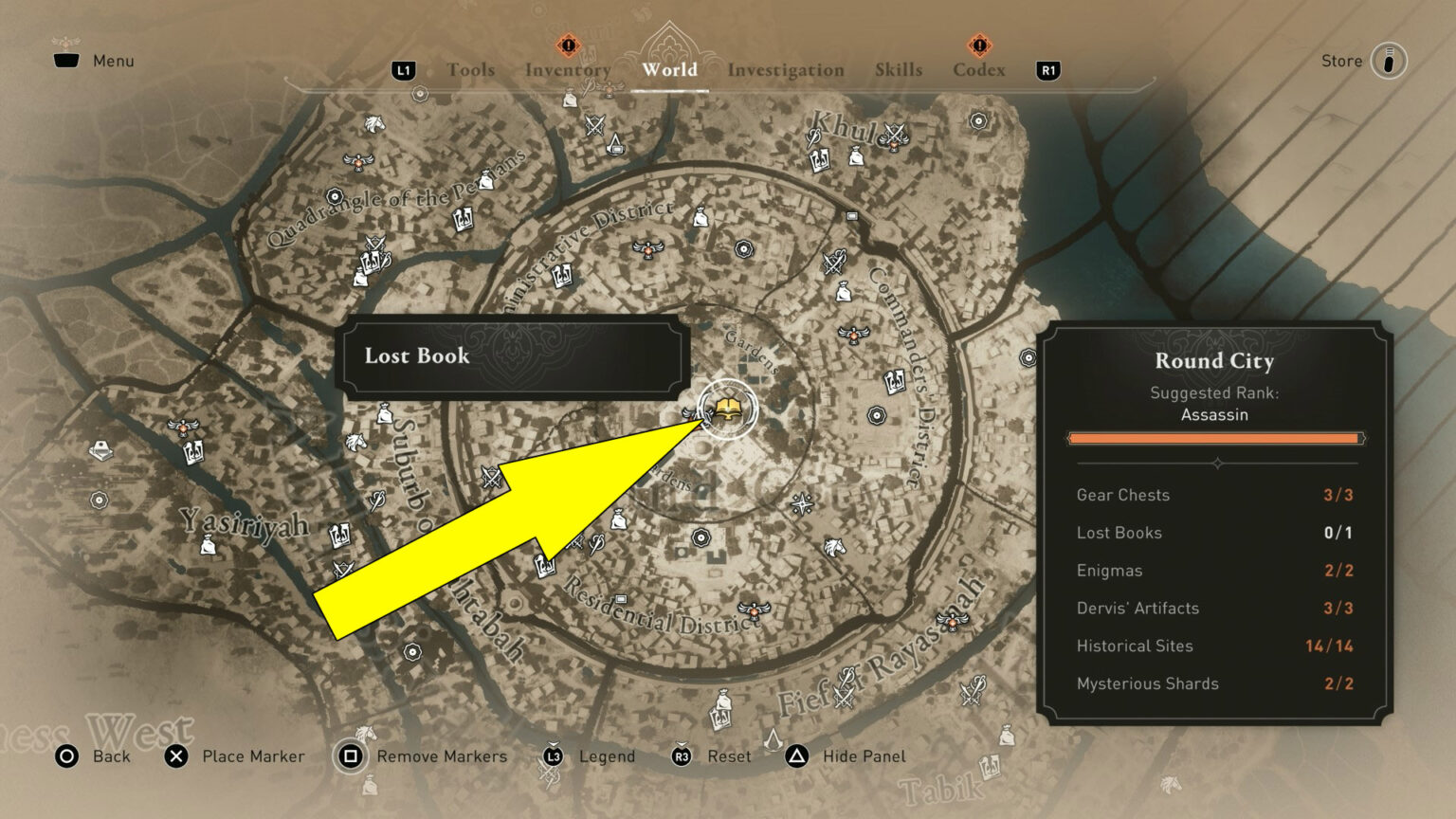
Task: Switch to the Skills tab
Action: (899, 69)
